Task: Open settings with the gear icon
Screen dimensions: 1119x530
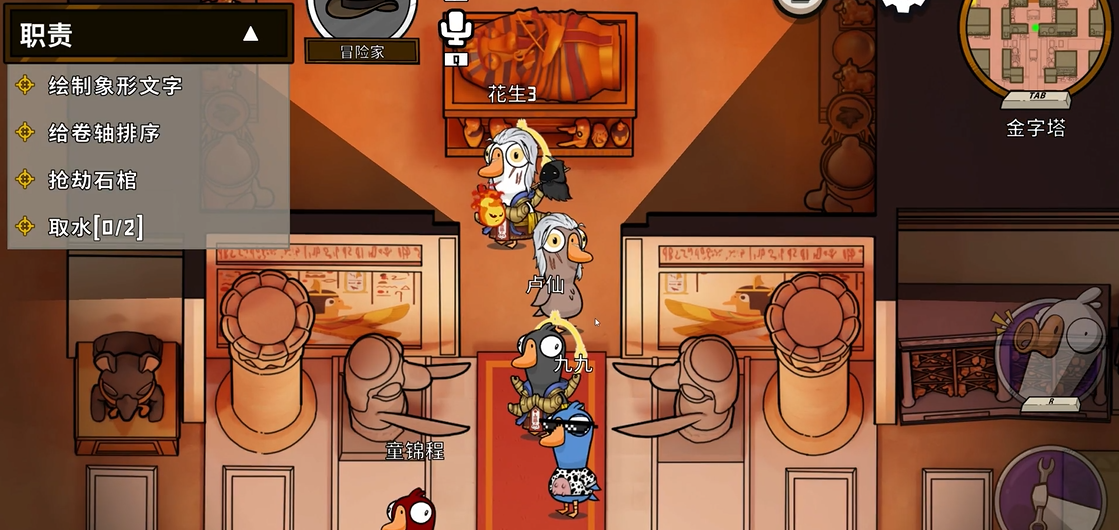Action: point(904,6)
